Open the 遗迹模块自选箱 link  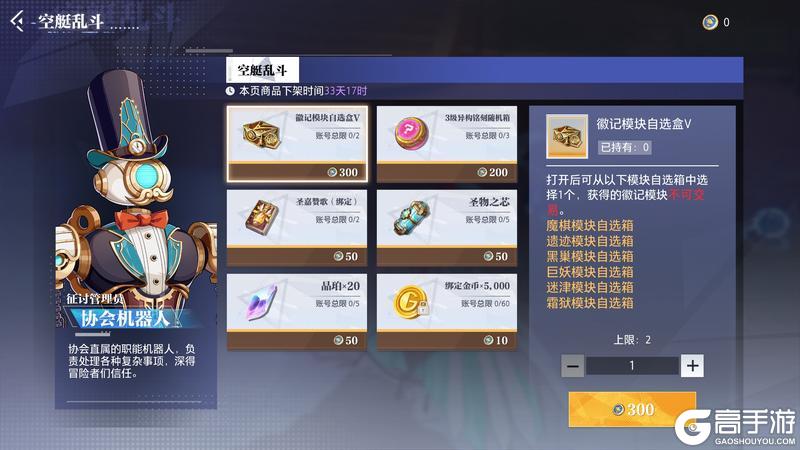[x=589, y=241]
